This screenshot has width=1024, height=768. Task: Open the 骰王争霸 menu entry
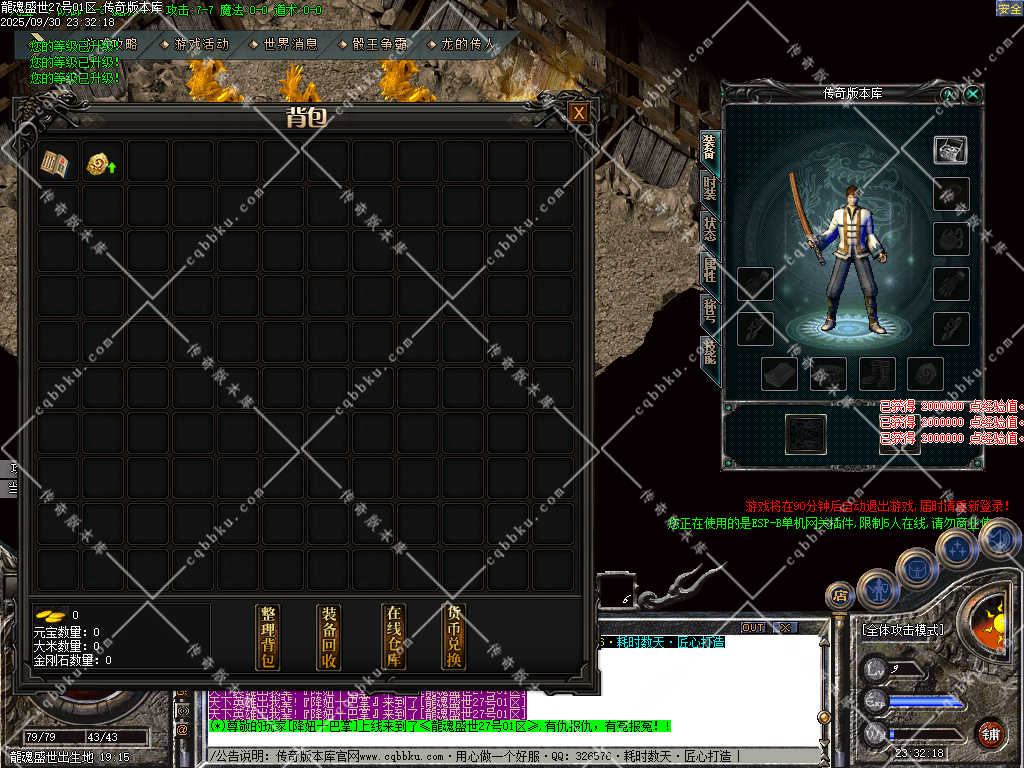coord(380,44)
